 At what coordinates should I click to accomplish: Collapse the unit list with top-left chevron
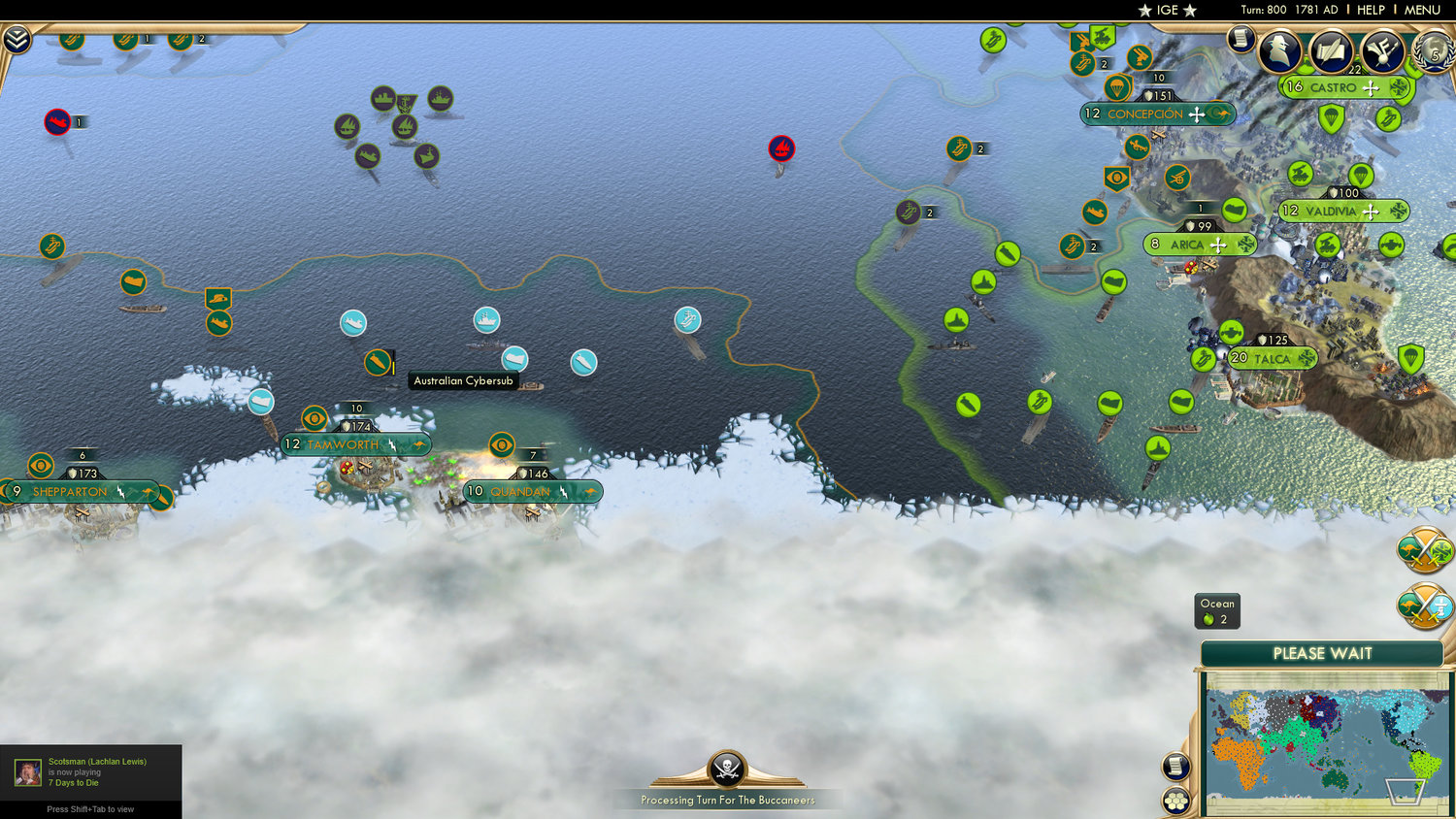point(17,40)
